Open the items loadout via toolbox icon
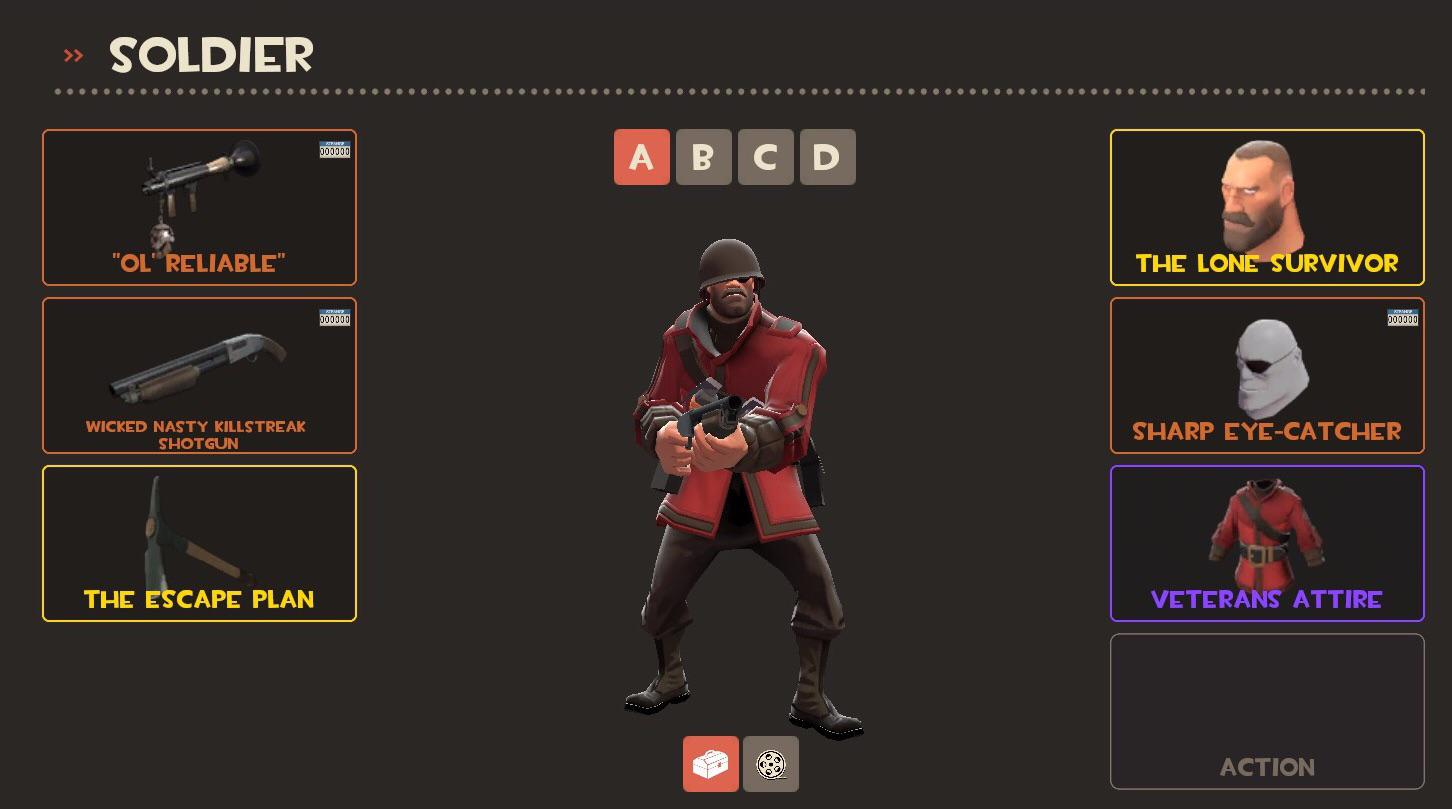The height and width of the screenshot is (809, 1452). tap(711, 763)
